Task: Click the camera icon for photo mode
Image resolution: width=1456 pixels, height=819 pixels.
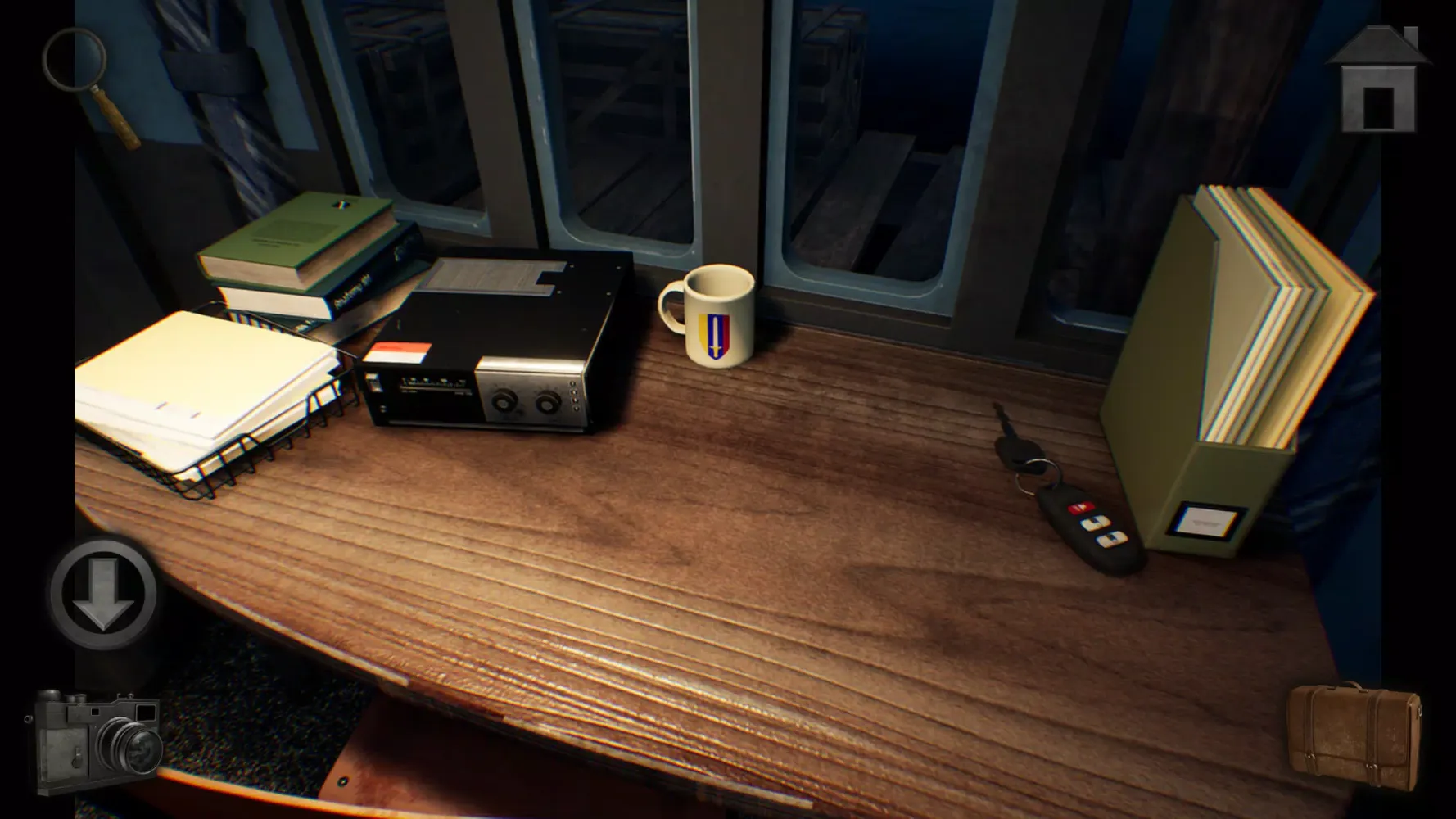Action: click(x=98, y=741)
